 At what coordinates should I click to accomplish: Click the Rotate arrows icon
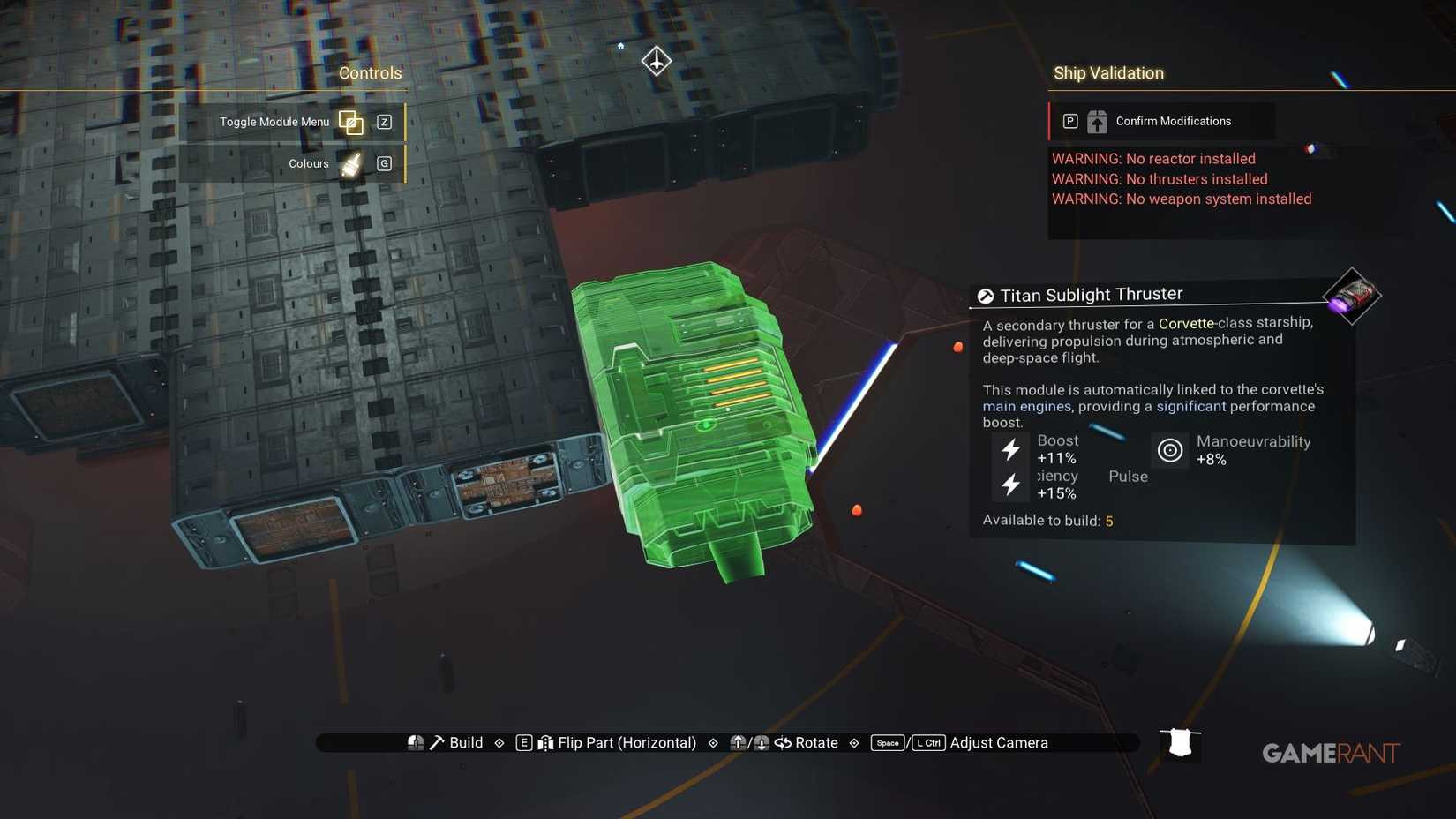tap(784, 742)
